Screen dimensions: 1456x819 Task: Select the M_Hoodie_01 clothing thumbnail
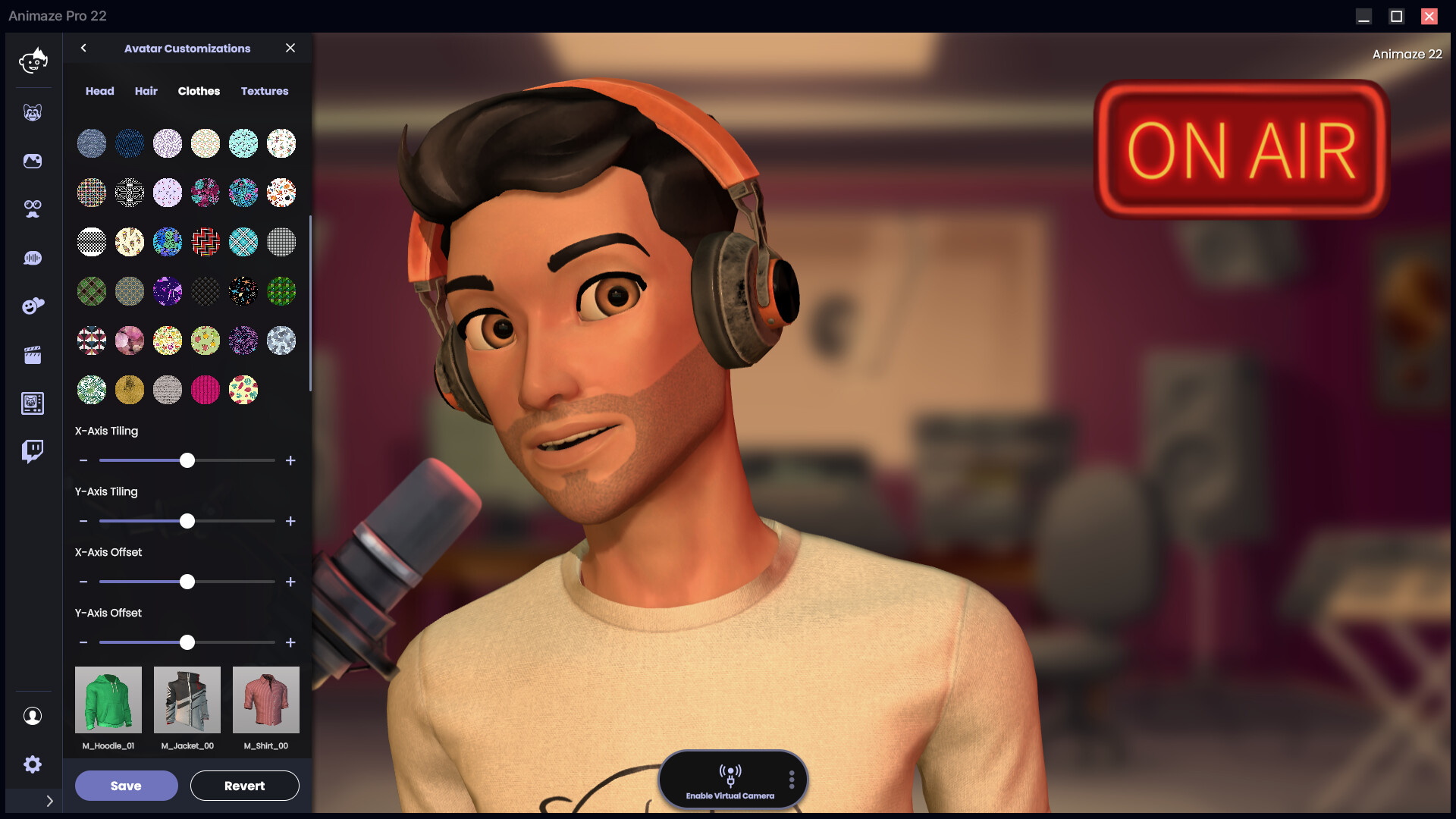108,699
